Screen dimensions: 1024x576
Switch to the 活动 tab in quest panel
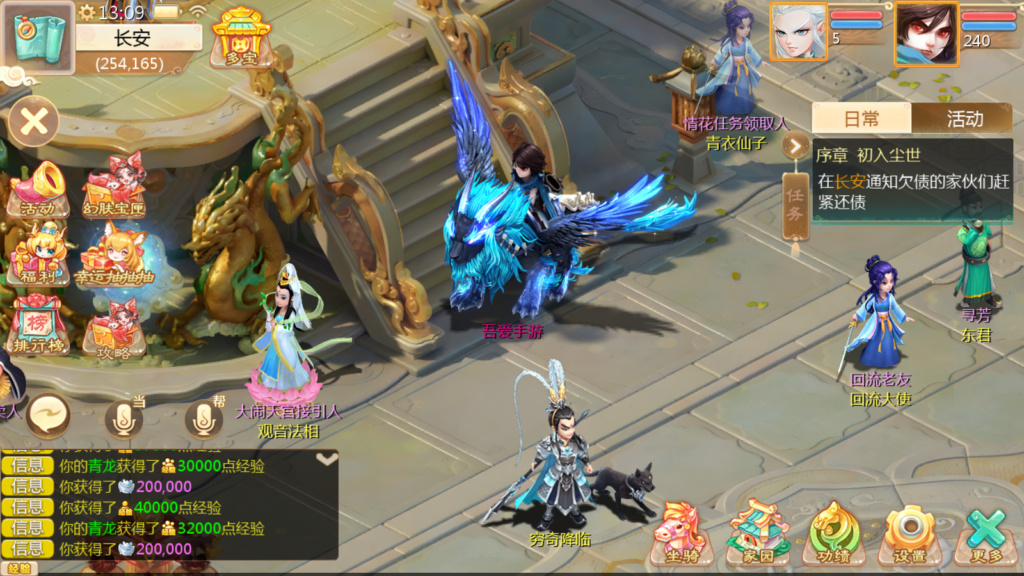coord(963,118)
